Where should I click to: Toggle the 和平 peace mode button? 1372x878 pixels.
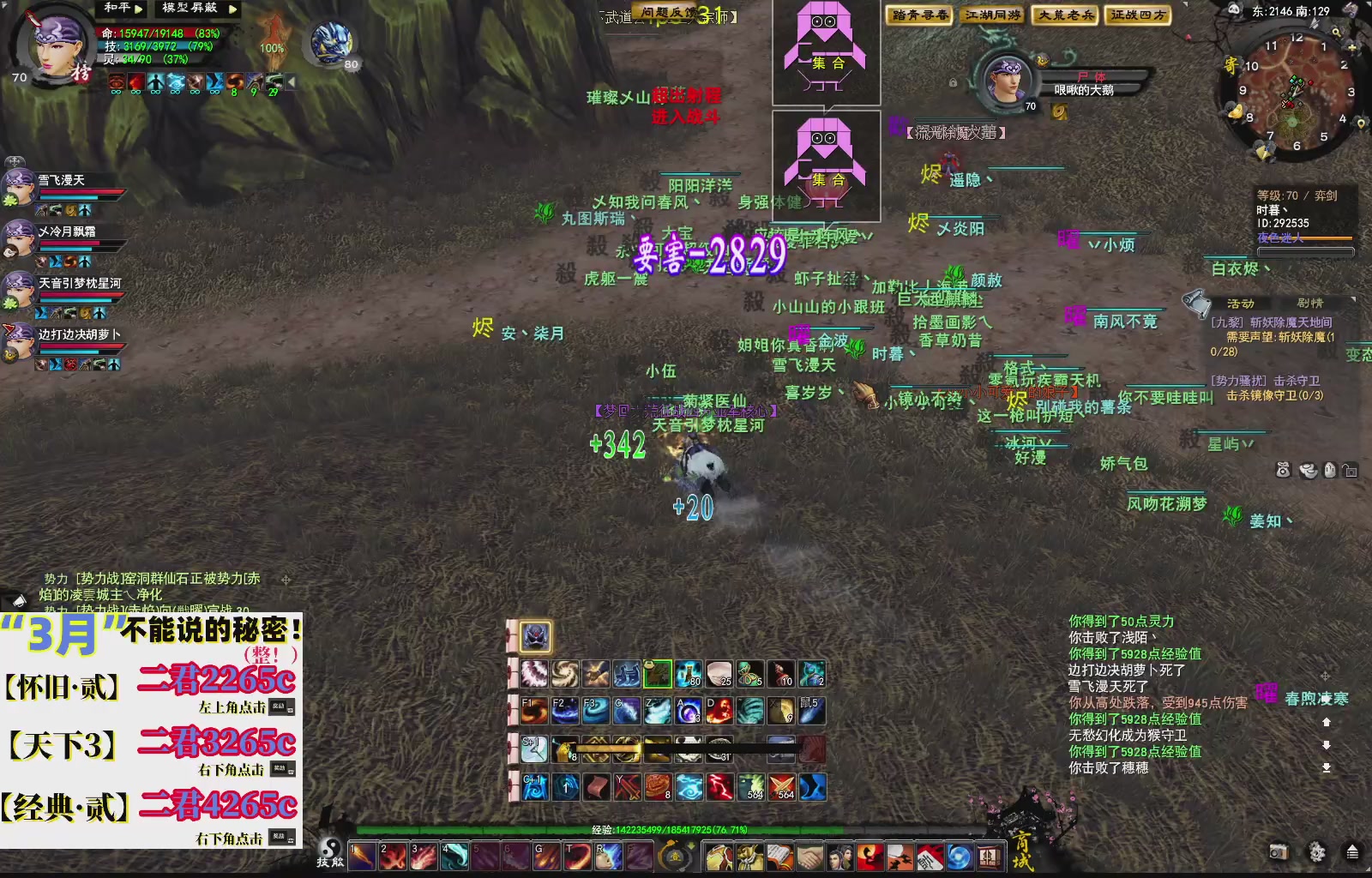coord(117,9)
